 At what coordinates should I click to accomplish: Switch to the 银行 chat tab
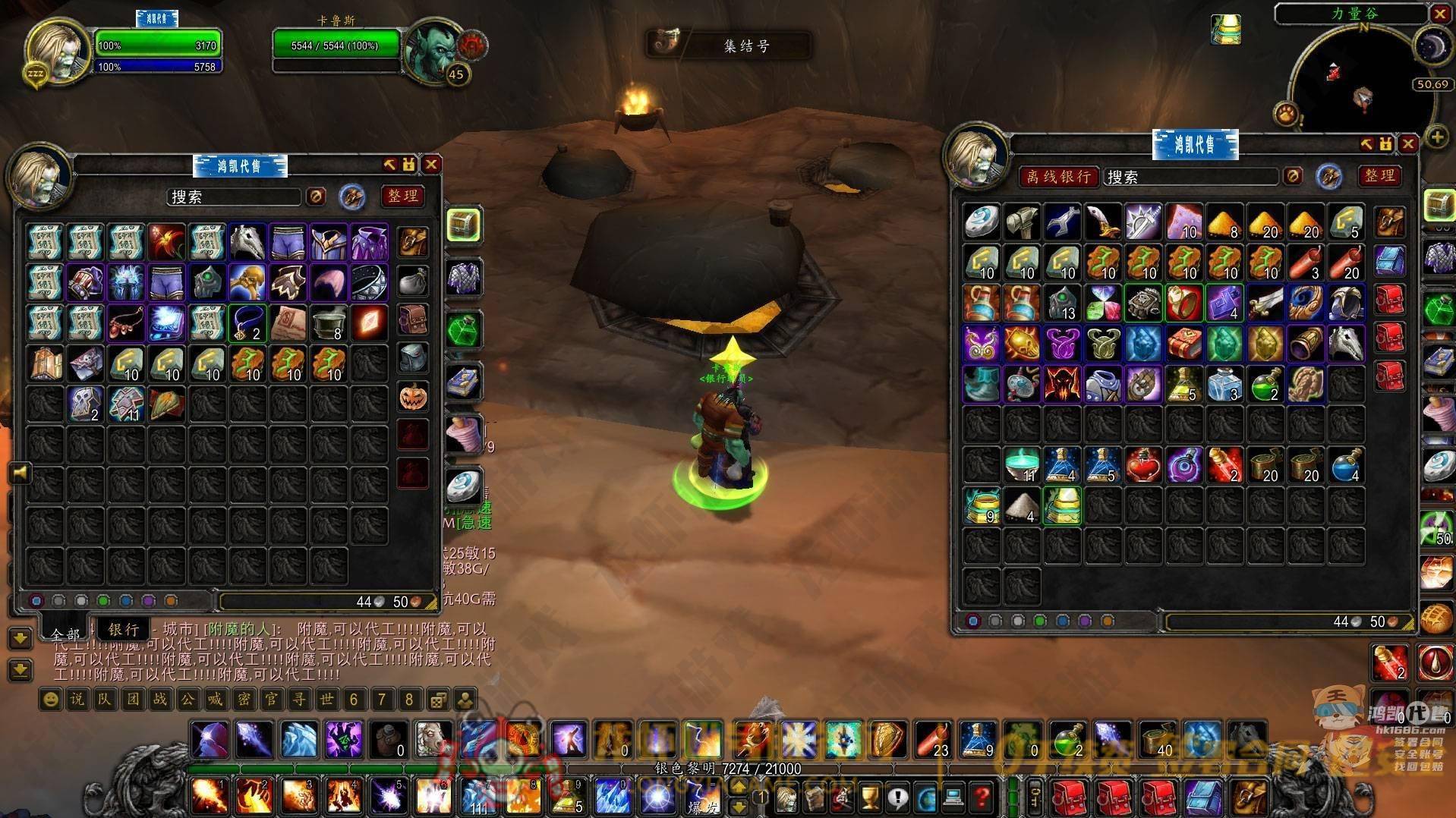(123, 629)
